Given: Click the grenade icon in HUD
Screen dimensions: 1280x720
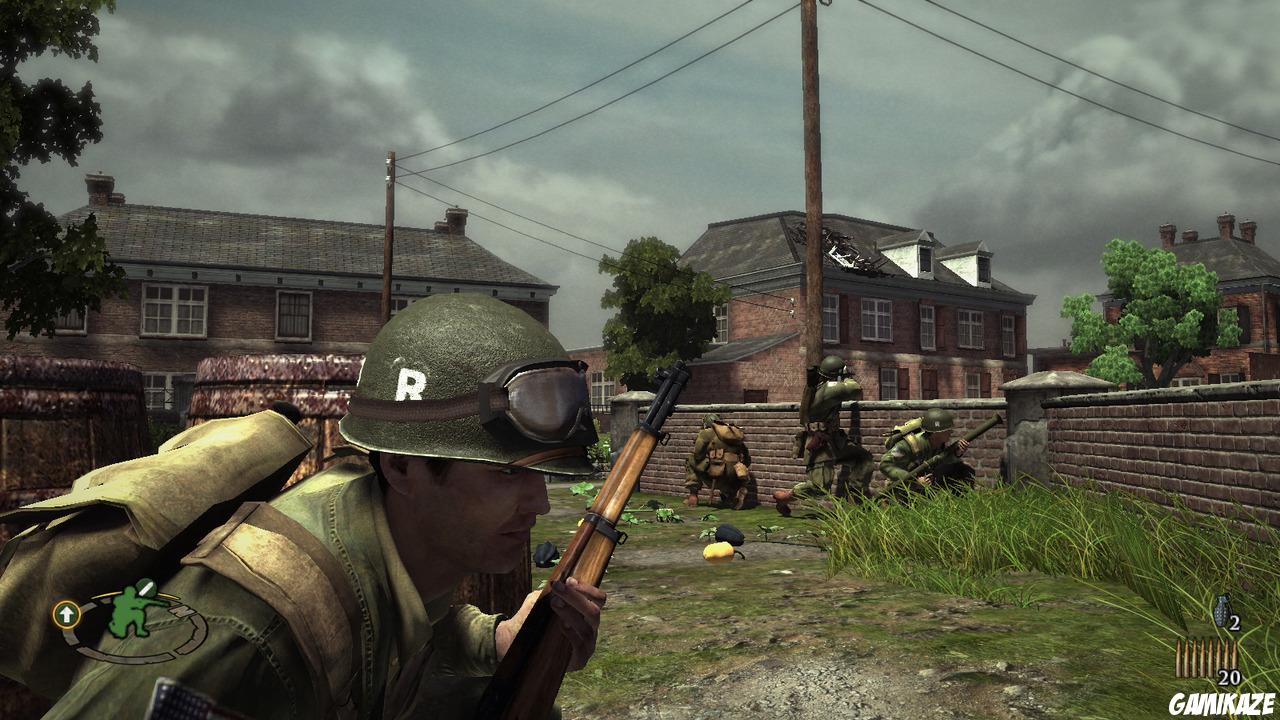Looking at the screenshot, I should pos(1223,609).
